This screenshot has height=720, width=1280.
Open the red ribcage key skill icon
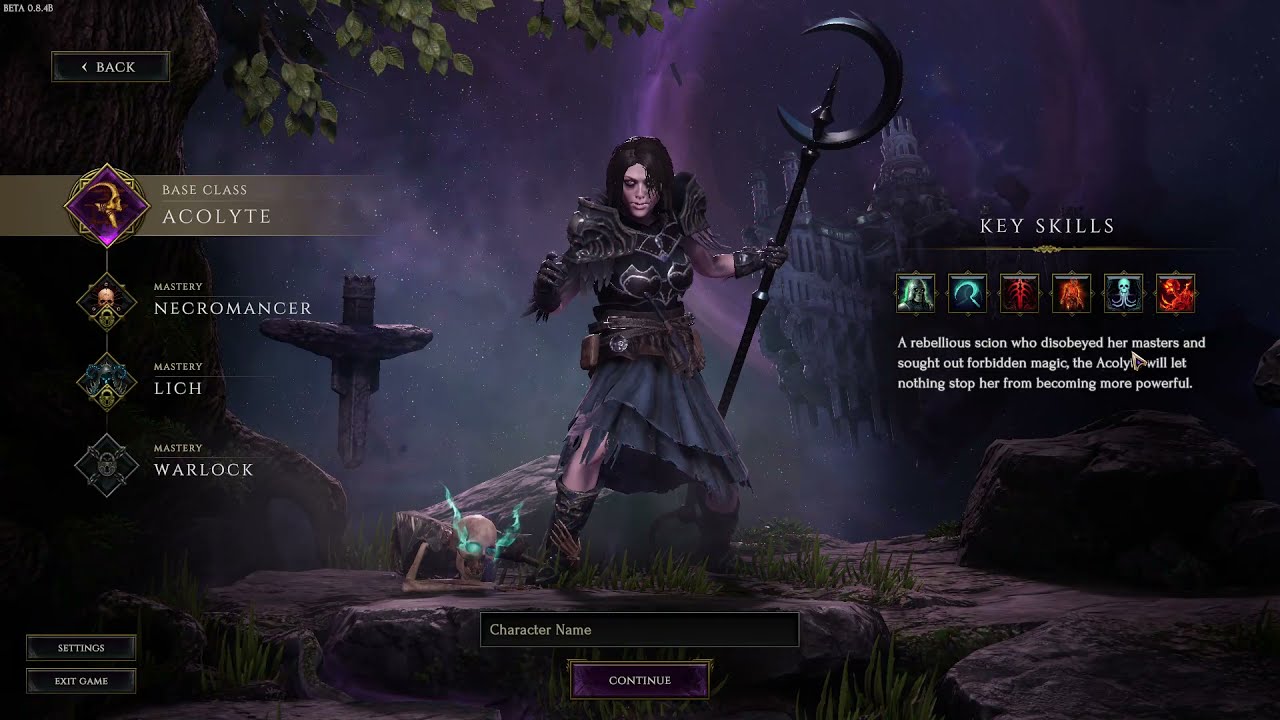(x=1019, y=292)
